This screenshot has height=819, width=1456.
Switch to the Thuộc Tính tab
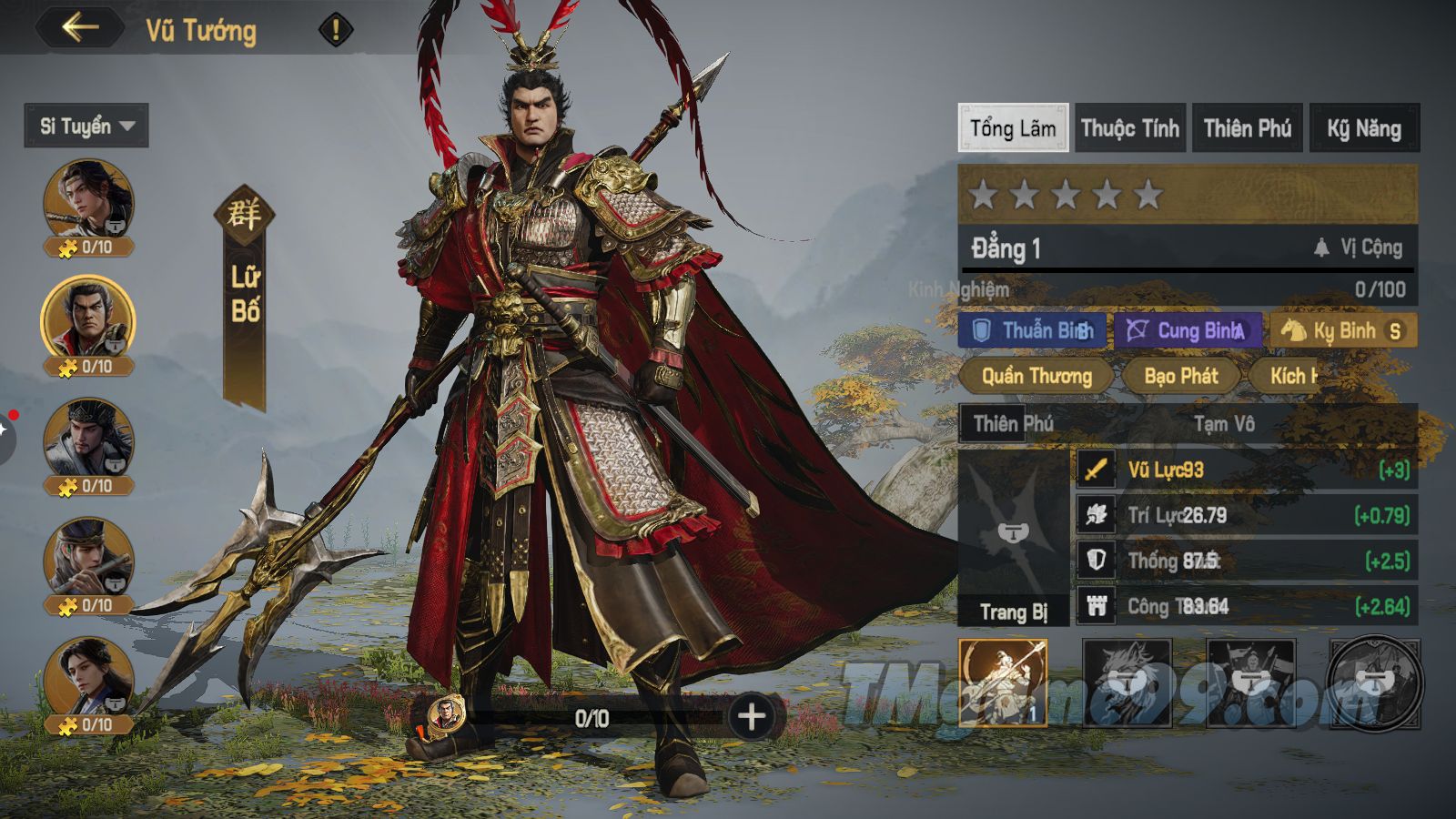coord(1130,128)
